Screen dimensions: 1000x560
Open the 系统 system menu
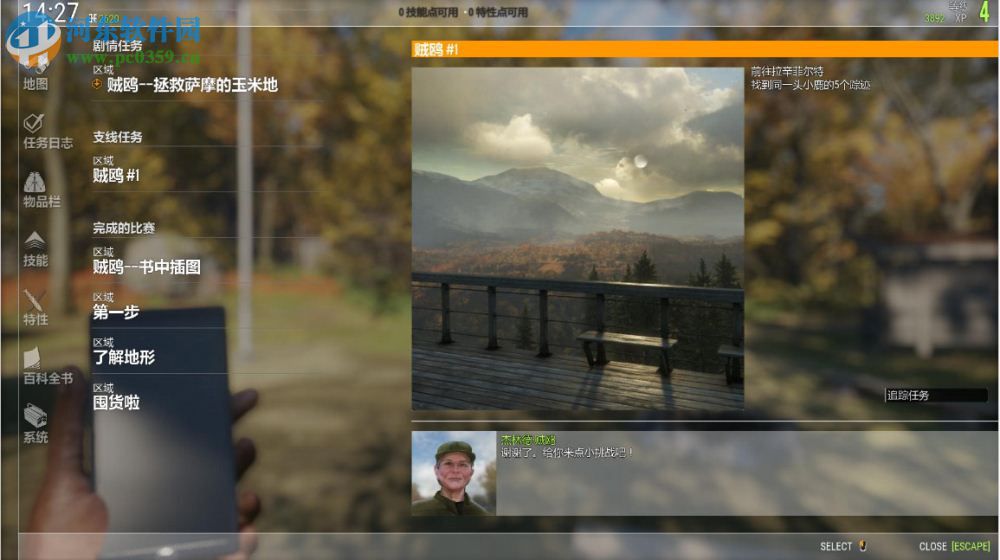coord(35,424)
